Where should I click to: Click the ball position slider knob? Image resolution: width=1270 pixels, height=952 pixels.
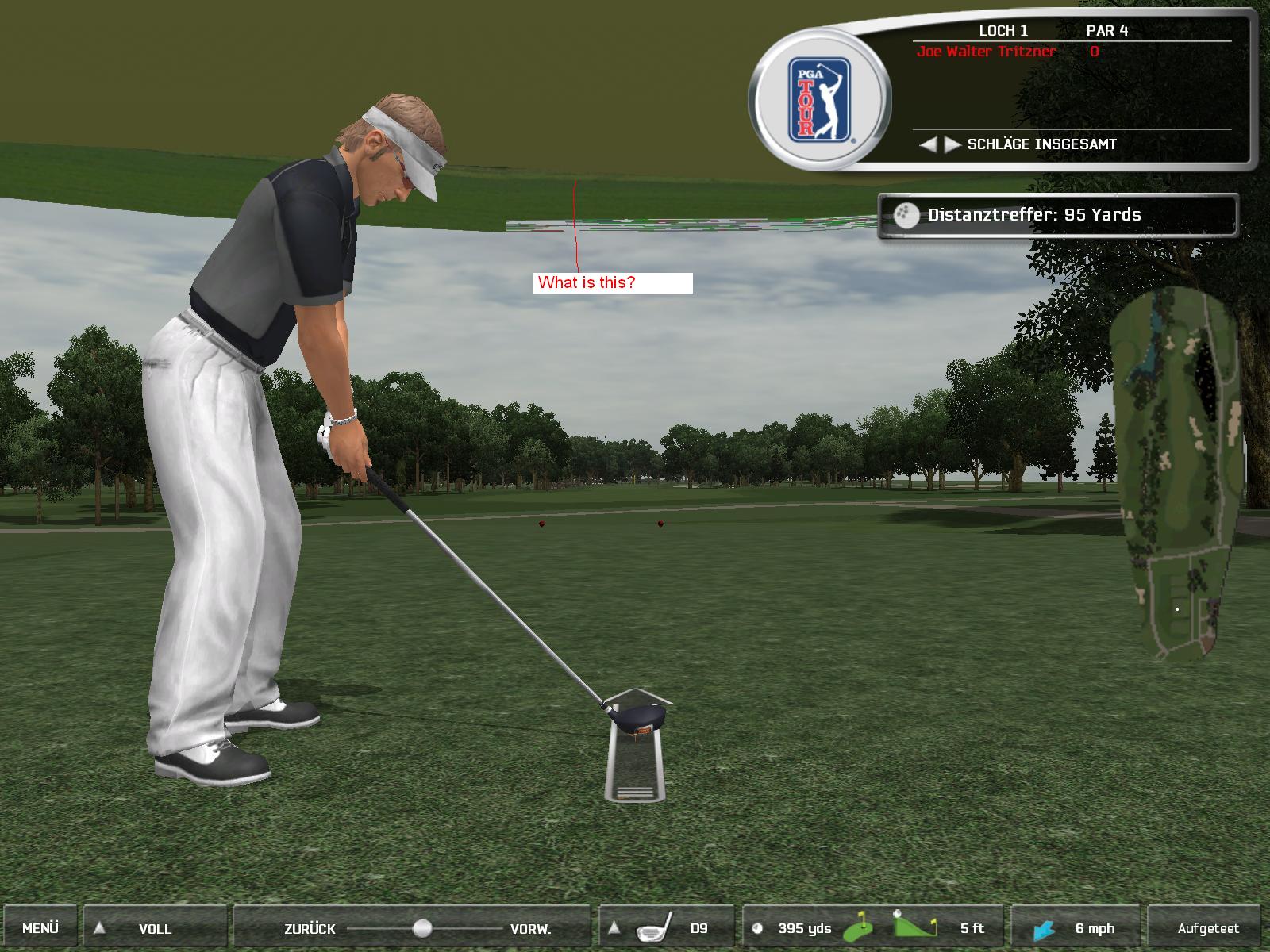(x=422, y=927)
